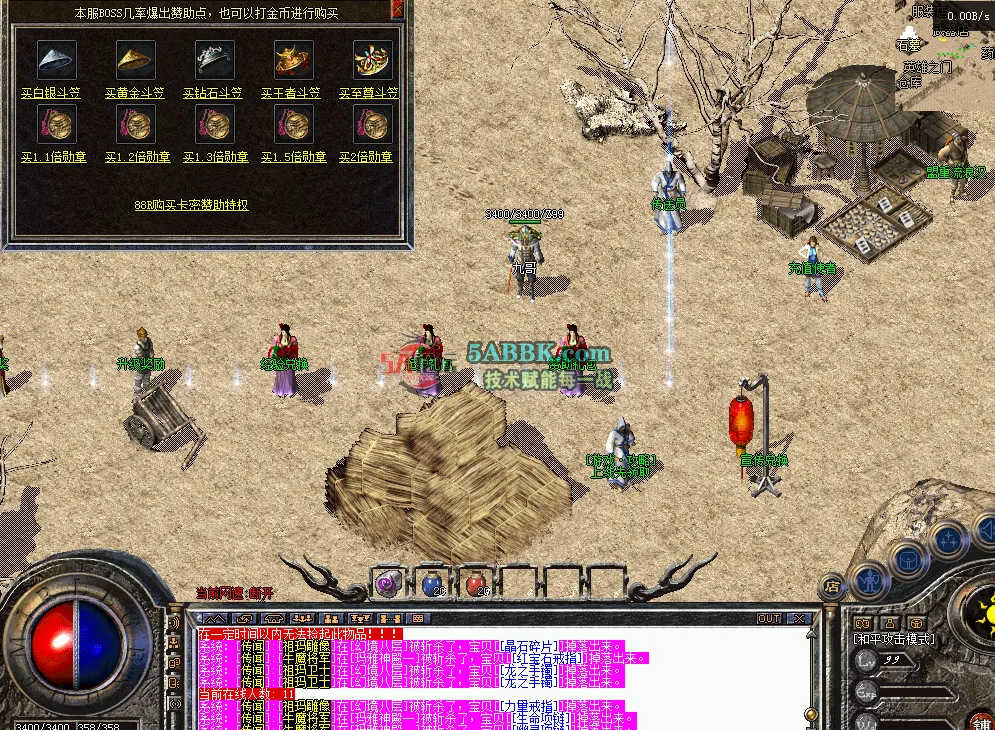
Task: Open the shop (店) round button
Action: tap(831, 586)
